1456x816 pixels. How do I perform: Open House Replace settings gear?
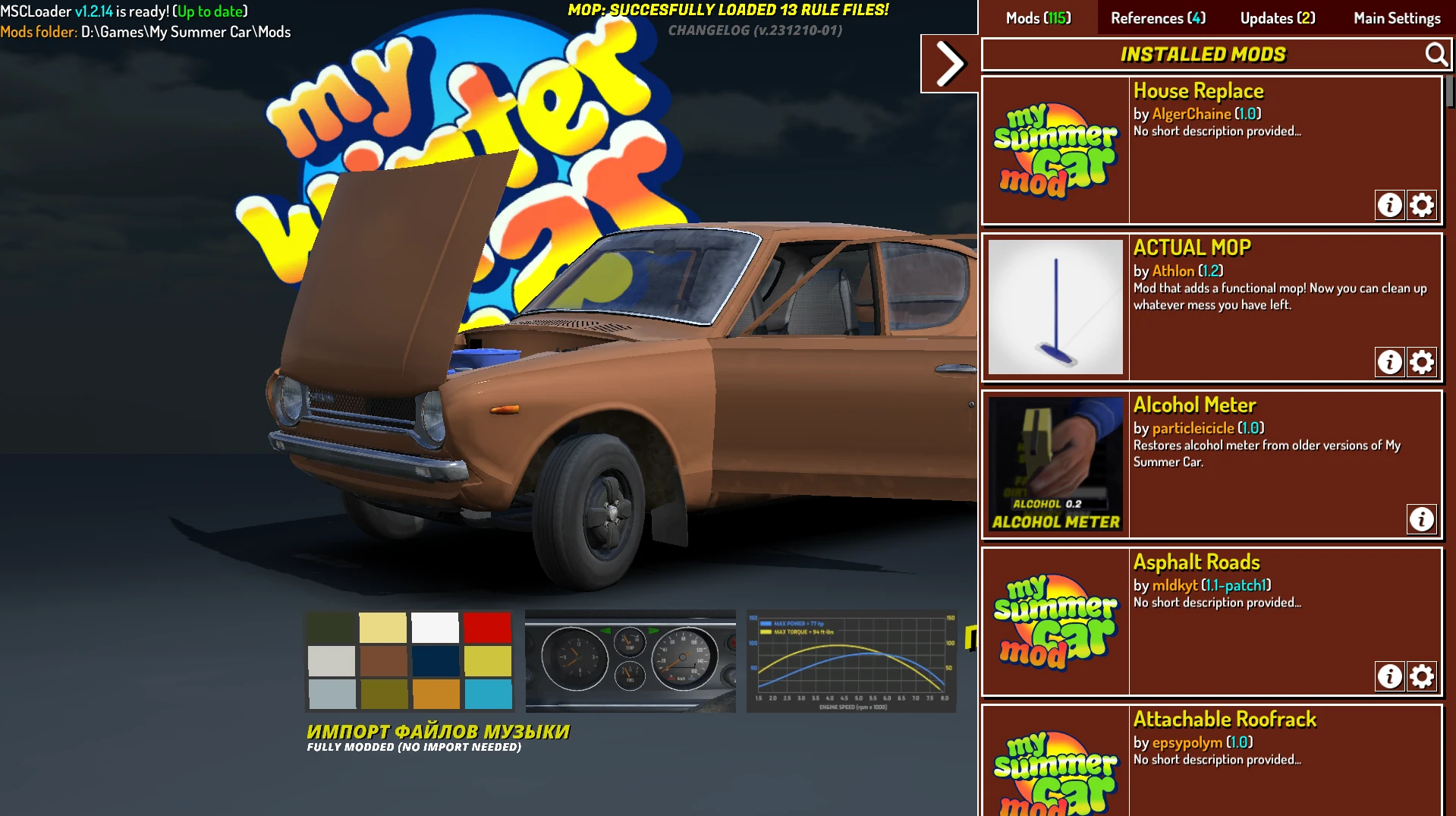(x=1423, y=204)
